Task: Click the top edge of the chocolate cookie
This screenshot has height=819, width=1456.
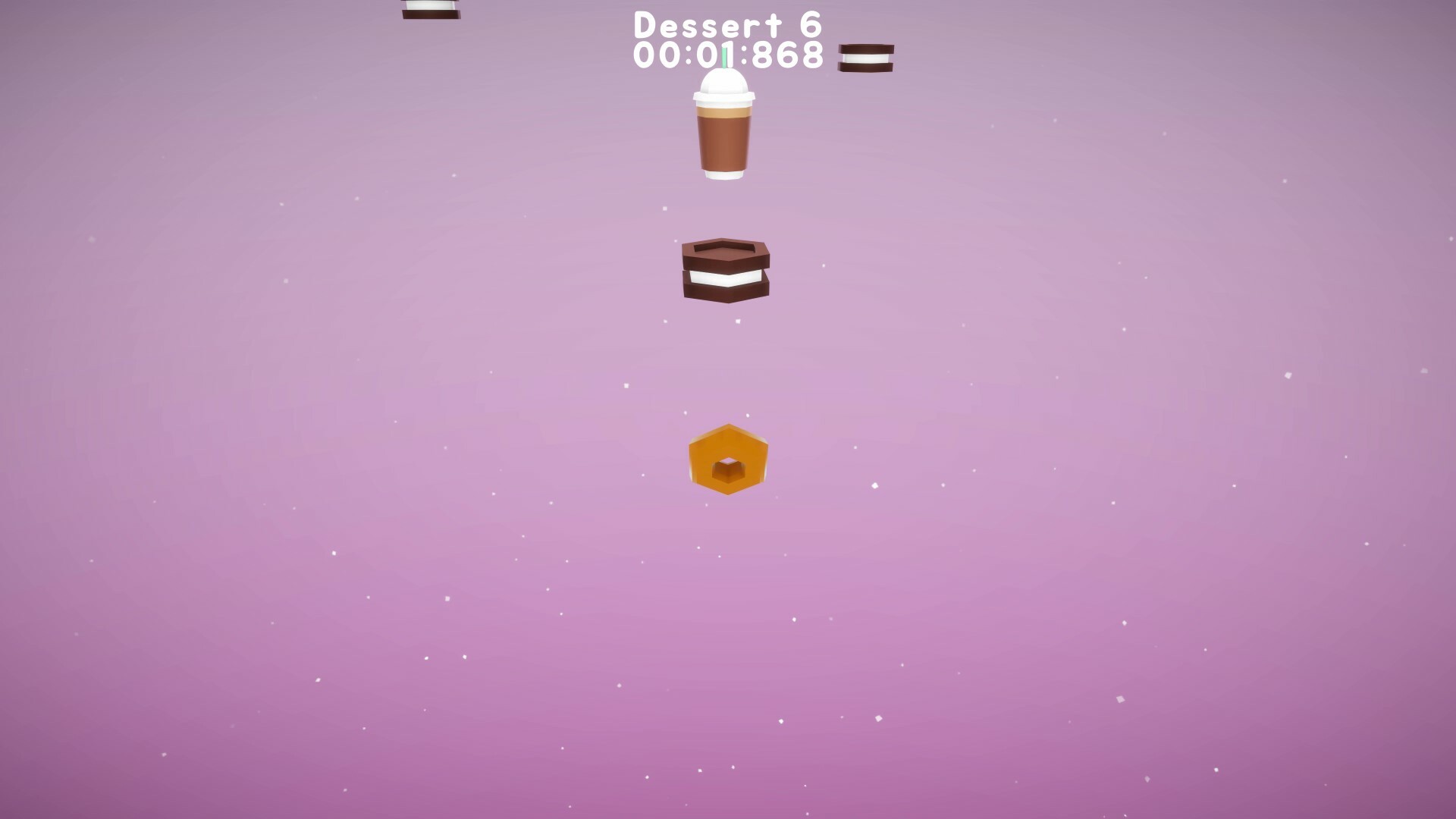Action: tap(726, 244)
